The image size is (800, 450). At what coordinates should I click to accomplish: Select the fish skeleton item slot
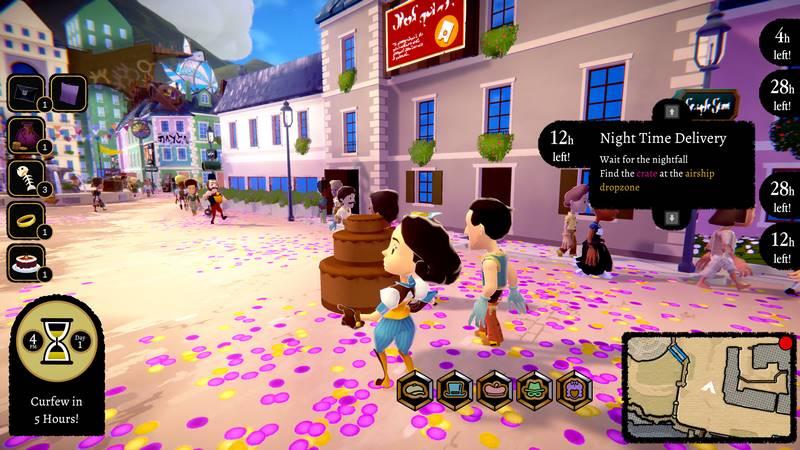click(26, 179)
